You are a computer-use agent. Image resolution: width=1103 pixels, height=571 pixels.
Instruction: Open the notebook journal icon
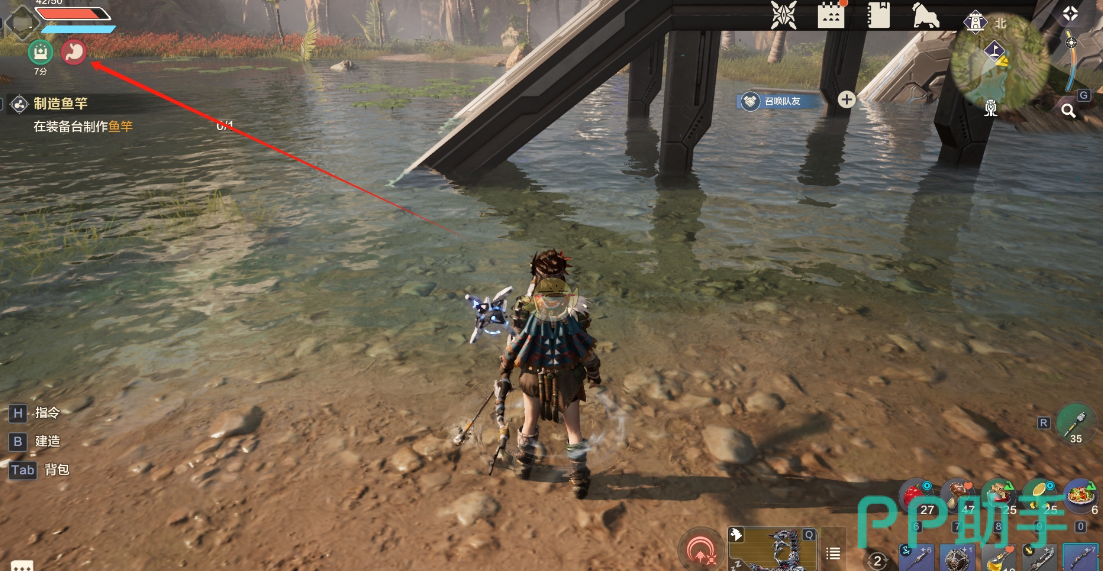click(x=879, y=14)
